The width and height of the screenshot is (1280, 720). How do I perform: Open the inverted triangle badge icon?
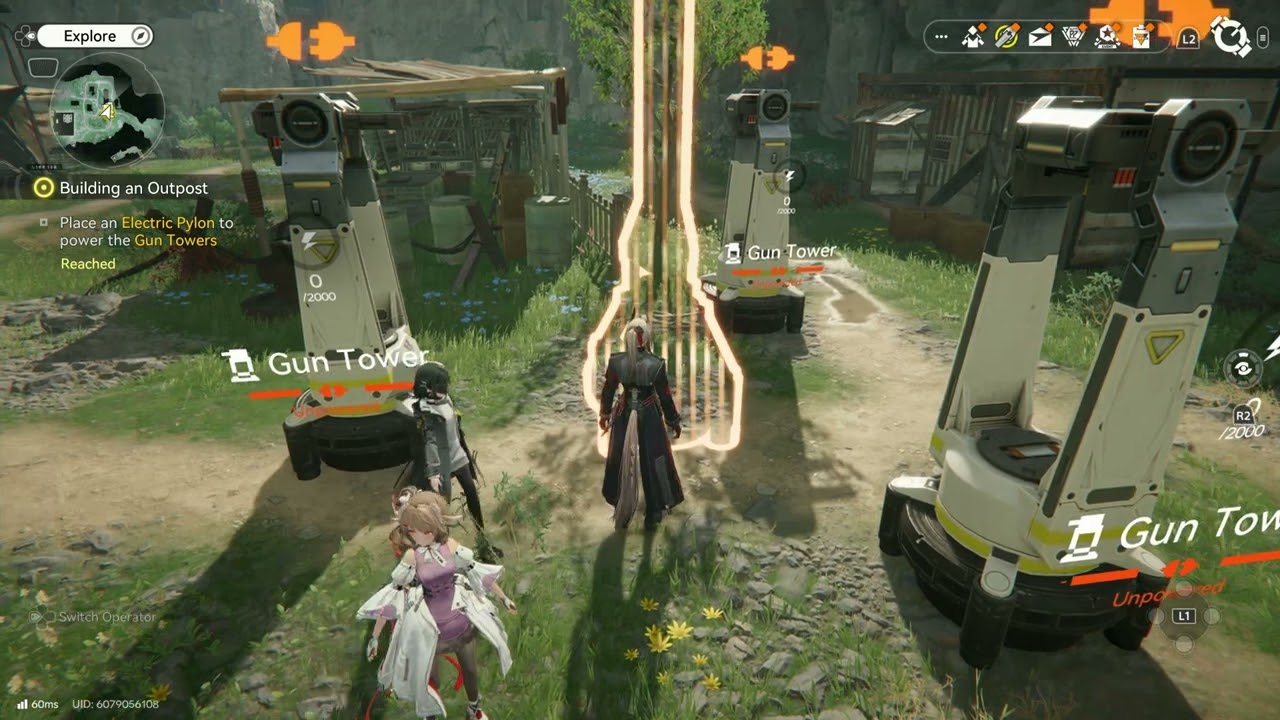[1073, 37]
